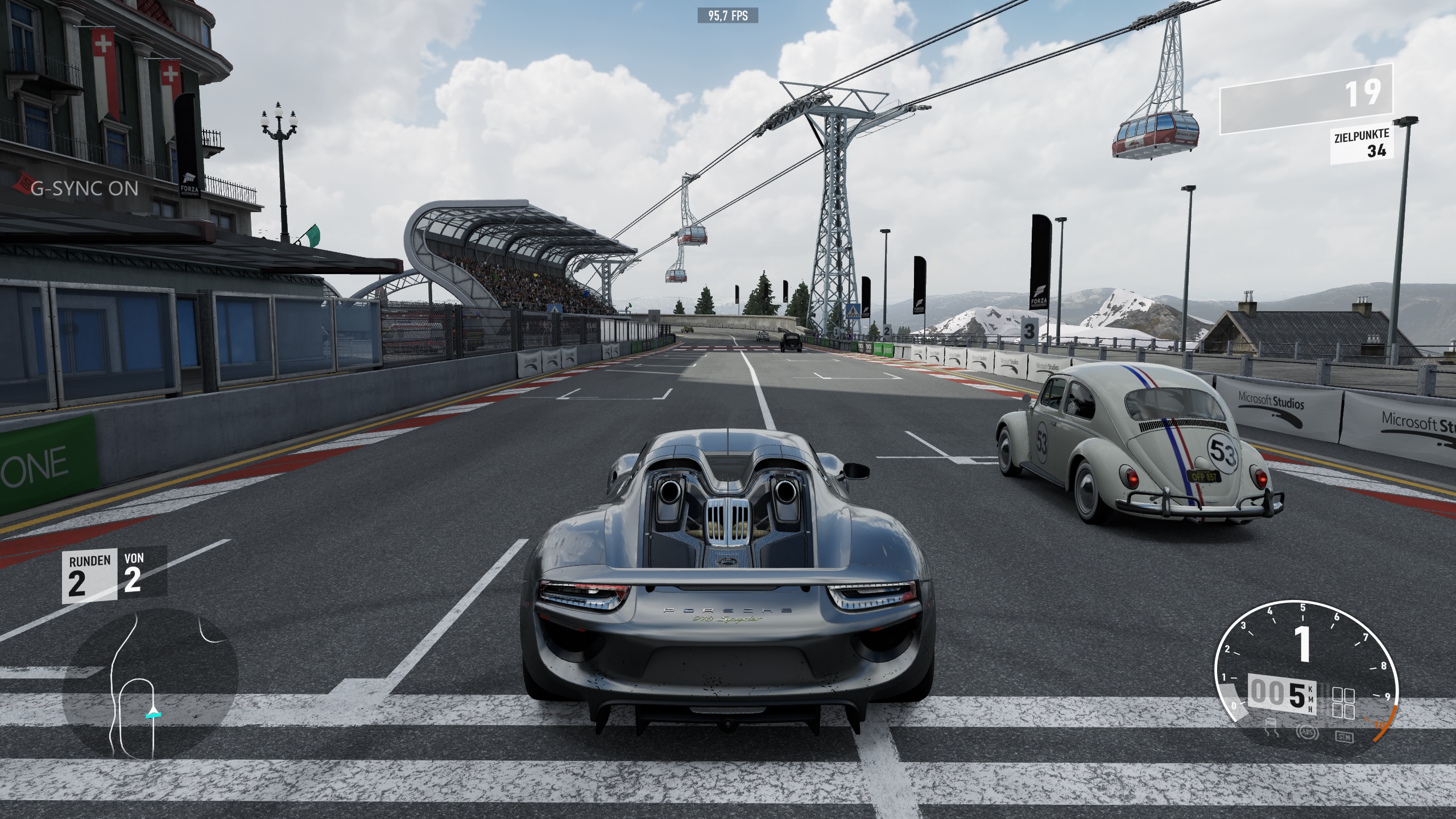
Task: Toggle the FPS counter display at screen top
Action: [x=728, y=16]
